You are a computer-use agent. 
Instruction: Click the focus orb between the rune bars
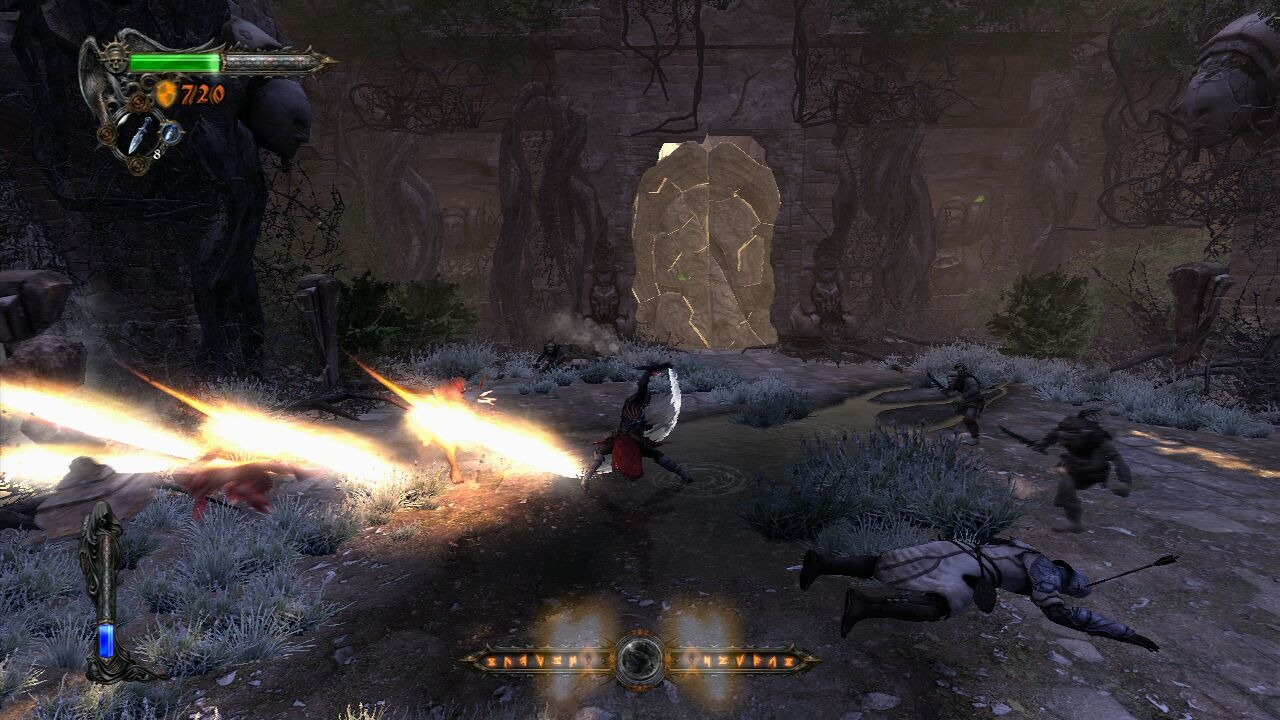640,659
